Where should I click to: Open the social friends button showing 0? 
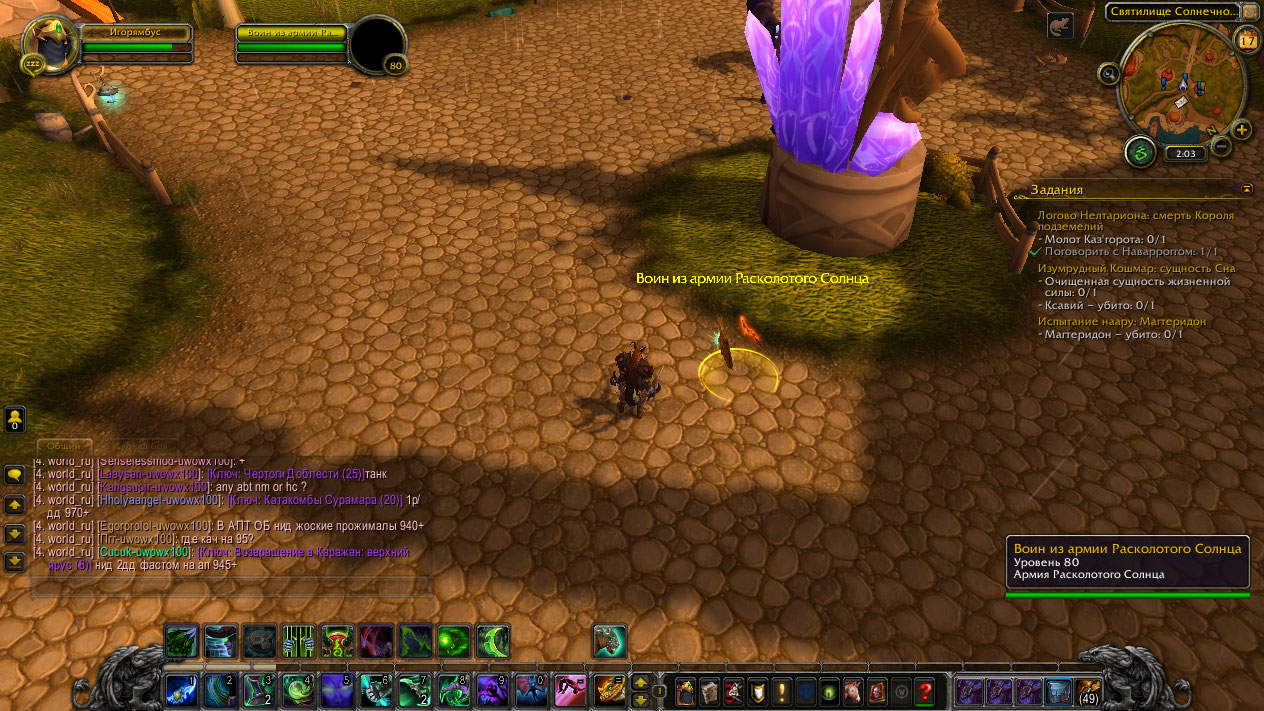[15, 418]
